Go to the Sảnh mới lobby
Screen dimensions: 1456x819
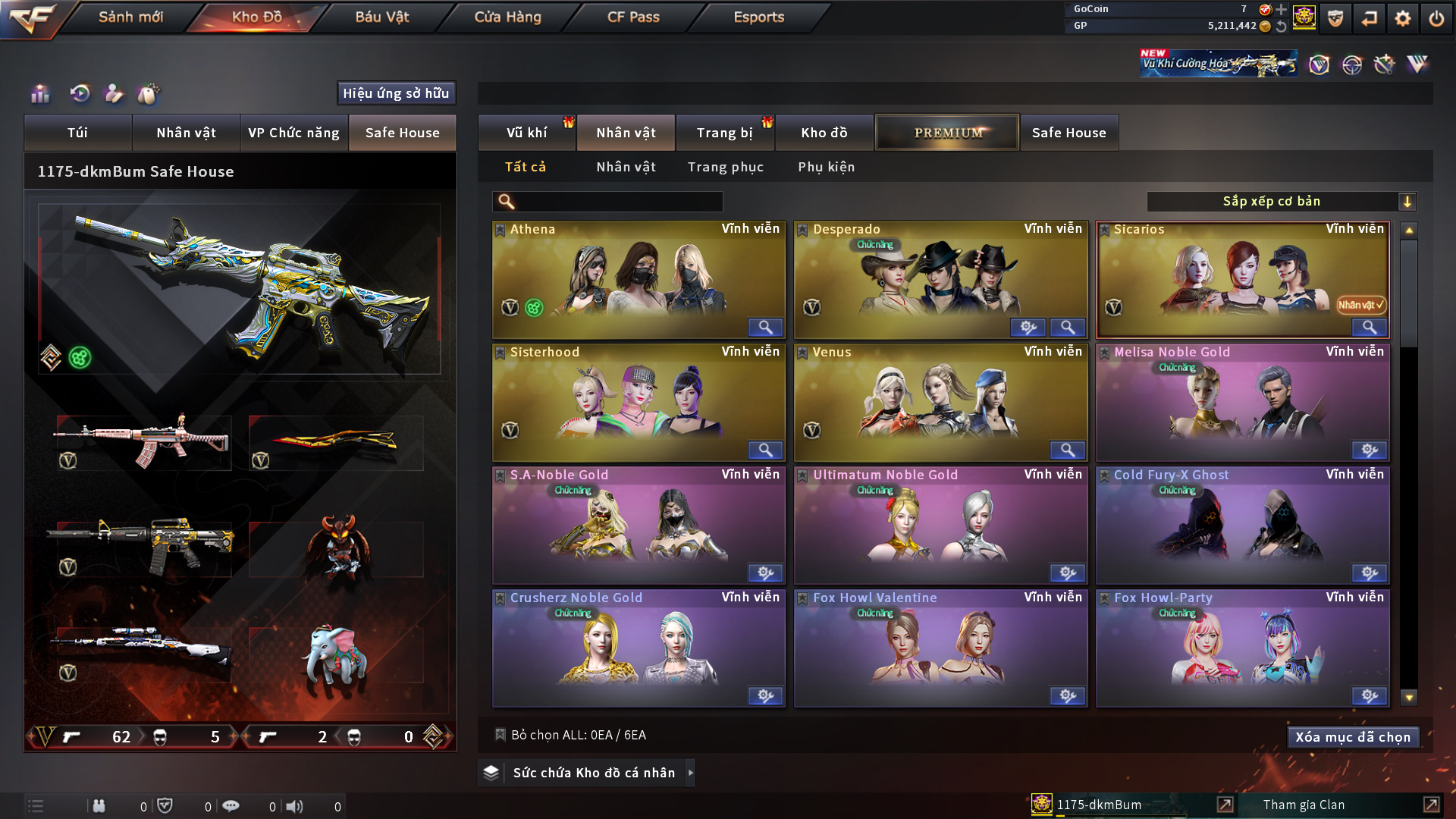coord(130,17)
